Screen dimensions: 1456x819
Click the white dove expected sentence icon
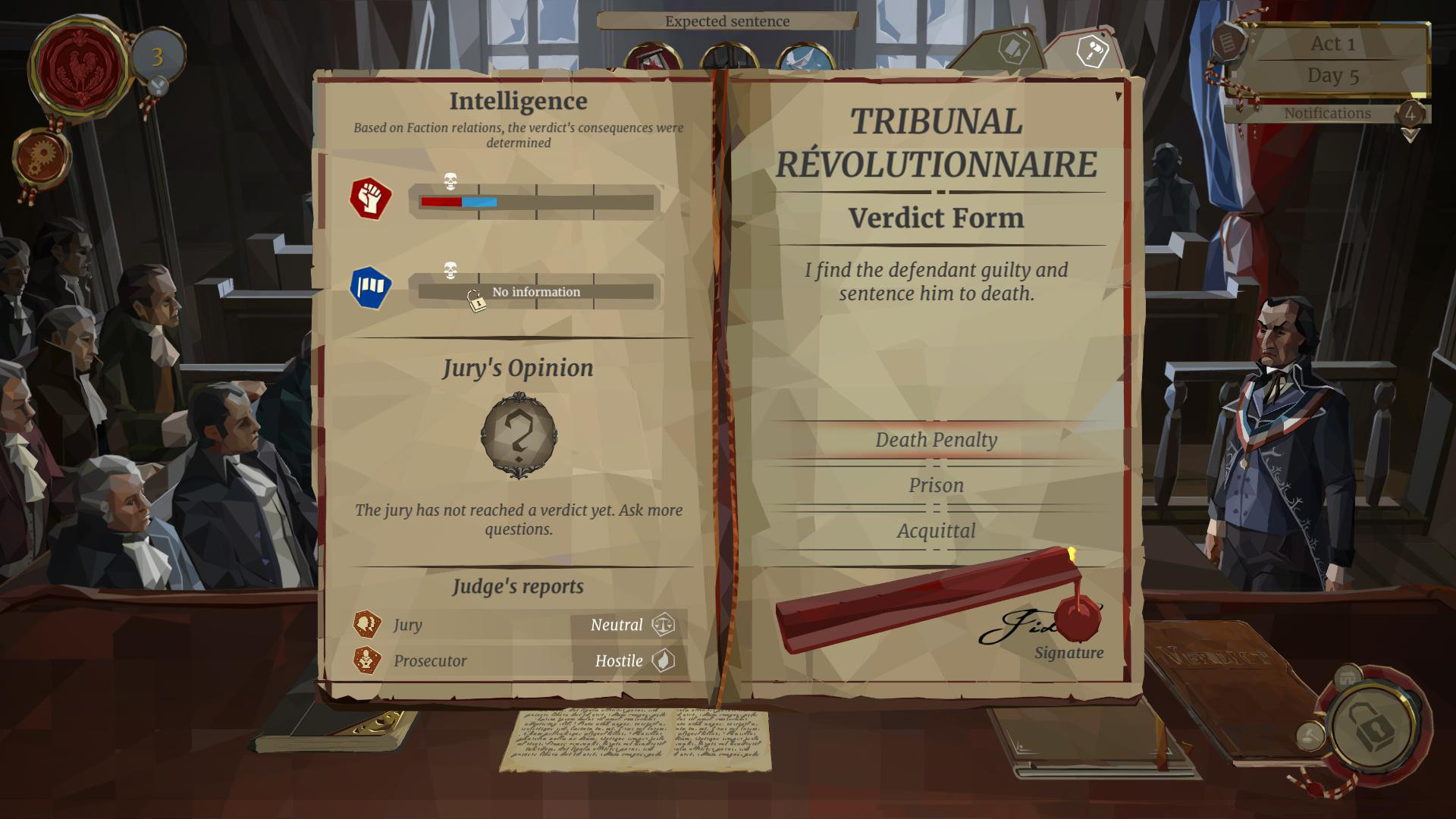pos(805,59)
